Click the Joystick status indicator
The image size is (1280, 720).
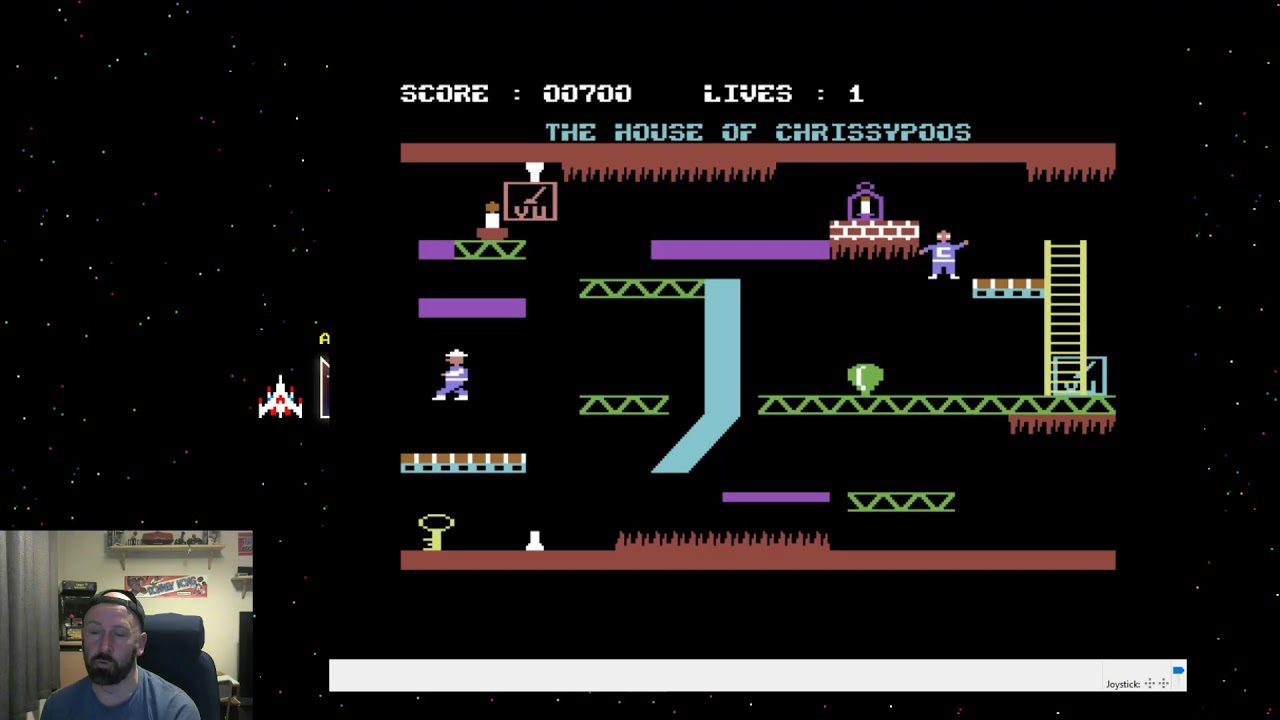tap(1137, 684)
